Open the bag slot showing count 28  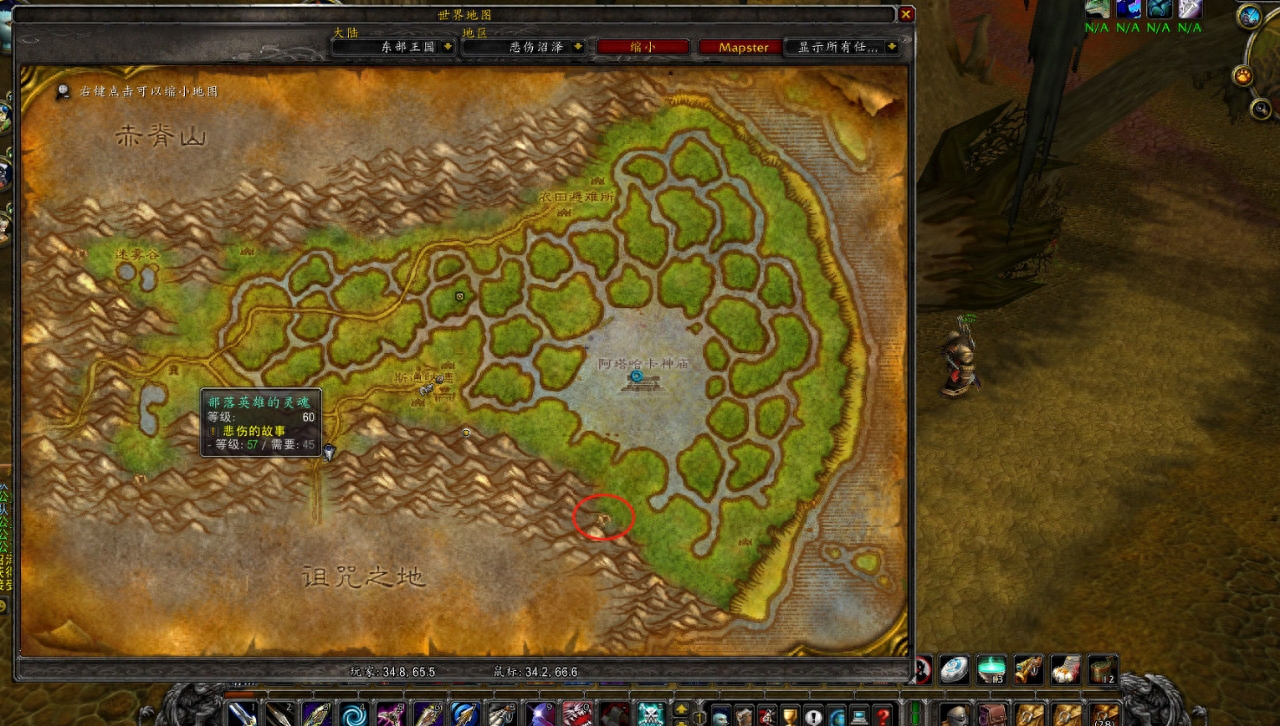(x=1104, y=714)
